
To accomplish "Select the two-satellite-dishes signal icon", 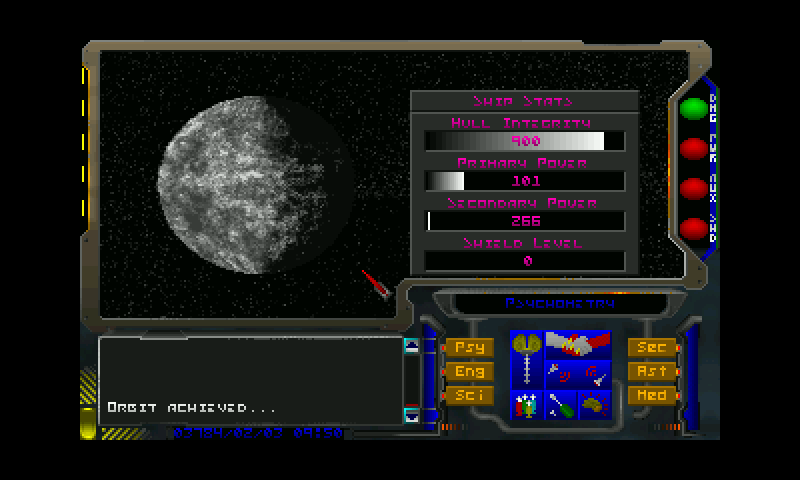I will coord(578,375).
